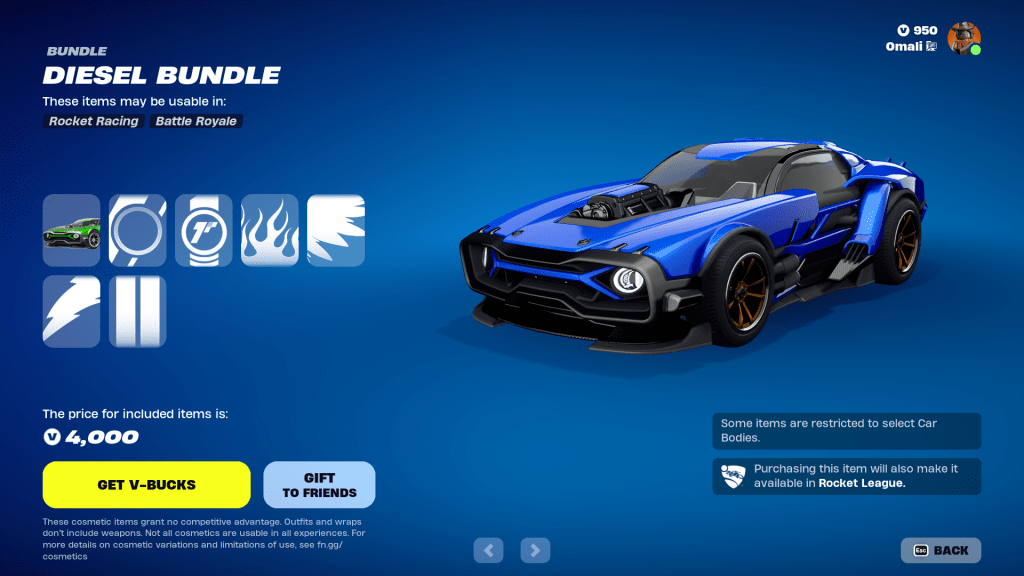
Task: Open Gift to Friends option
Action: [x=319, y=485]
